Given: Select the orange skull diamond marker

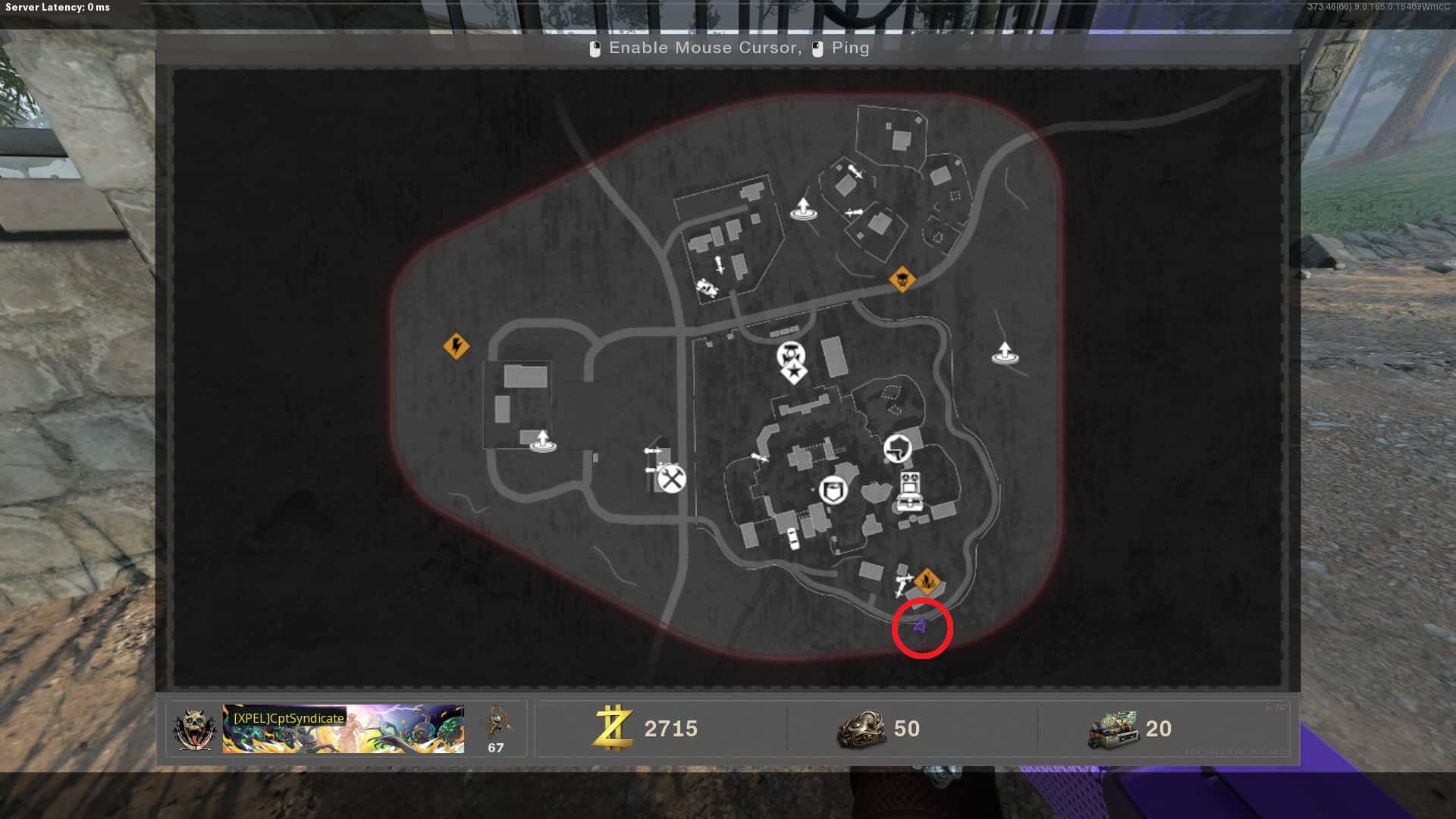Looking at the screenshot, I should click(902, 279).
